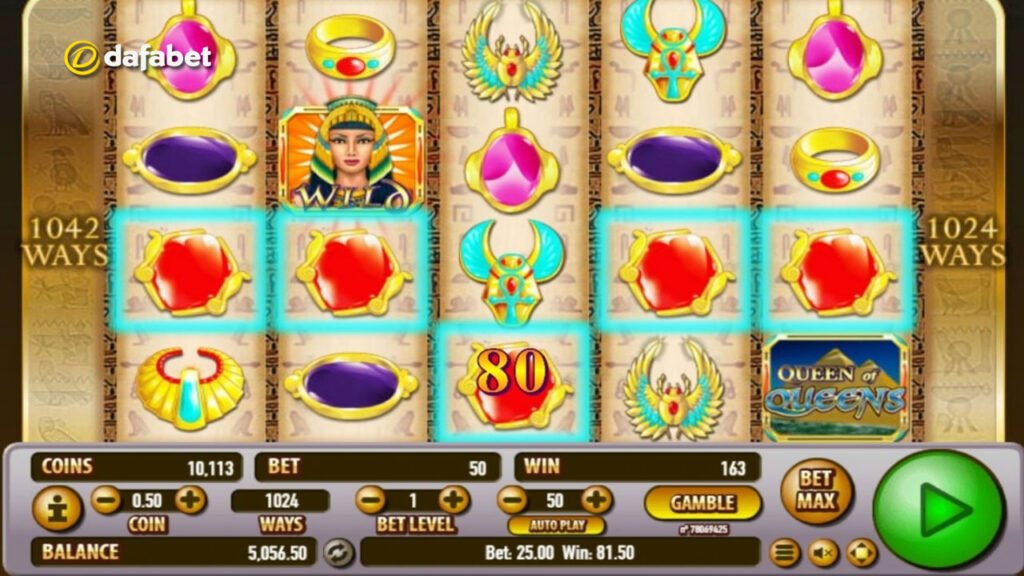Open the paytable info button
Screen dimensions: 1024x576
57,507
